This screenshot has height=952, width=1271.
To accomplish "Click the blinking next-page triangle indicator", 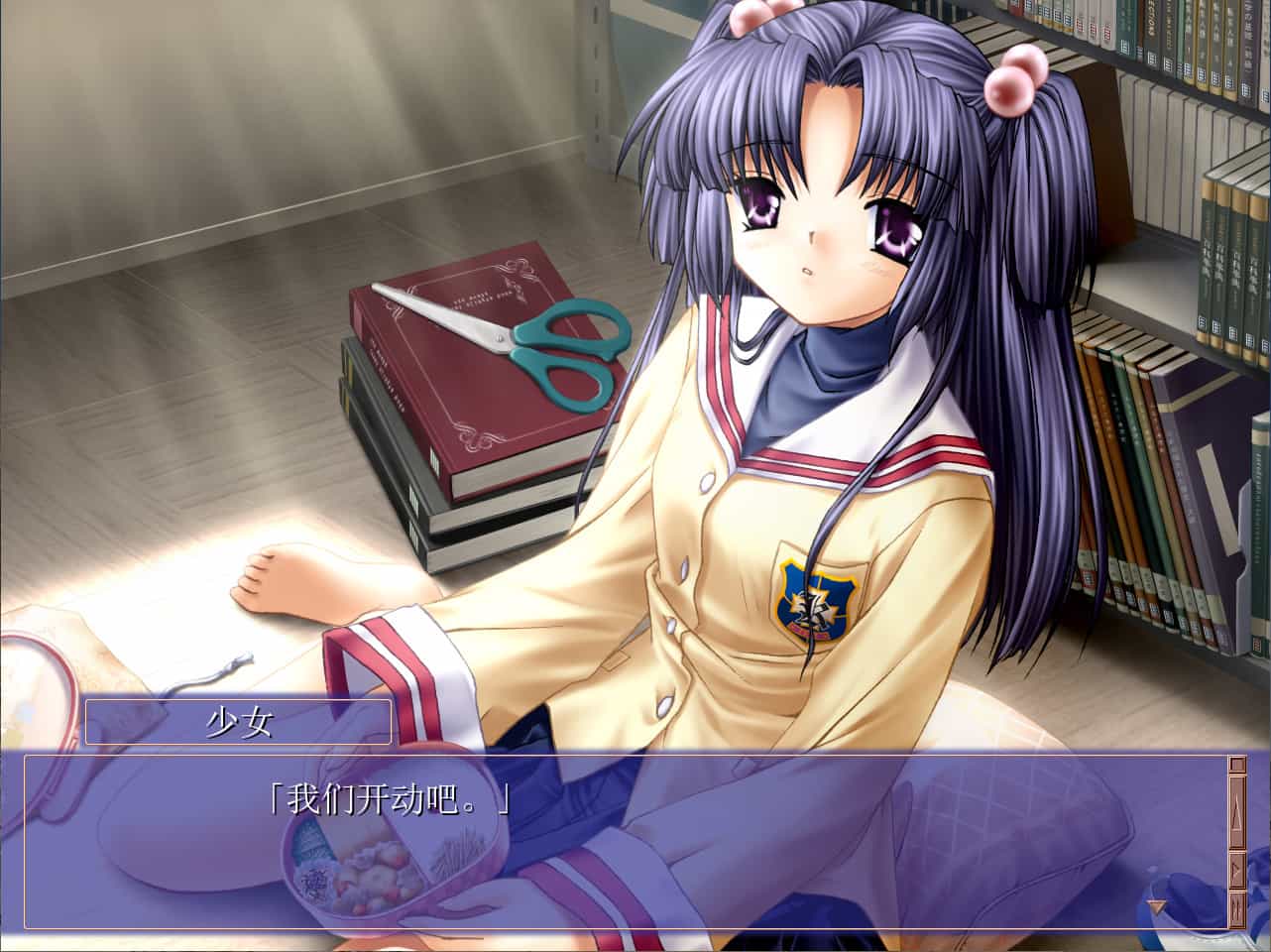I will 1156,905.
